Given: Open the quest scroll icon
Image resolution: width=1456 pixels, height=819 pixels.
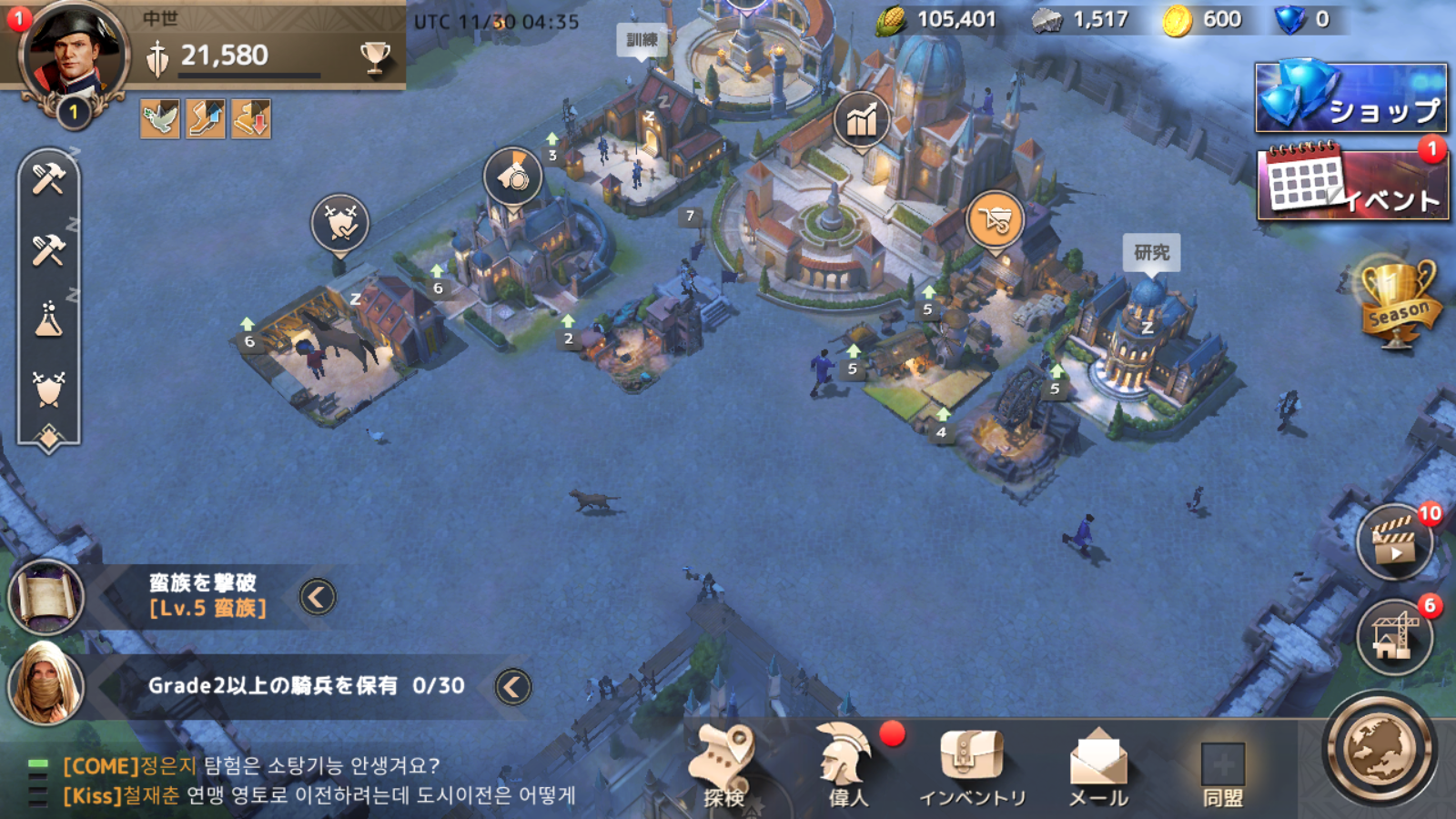Looking at the screenshot, I should [x=45, y=597].
